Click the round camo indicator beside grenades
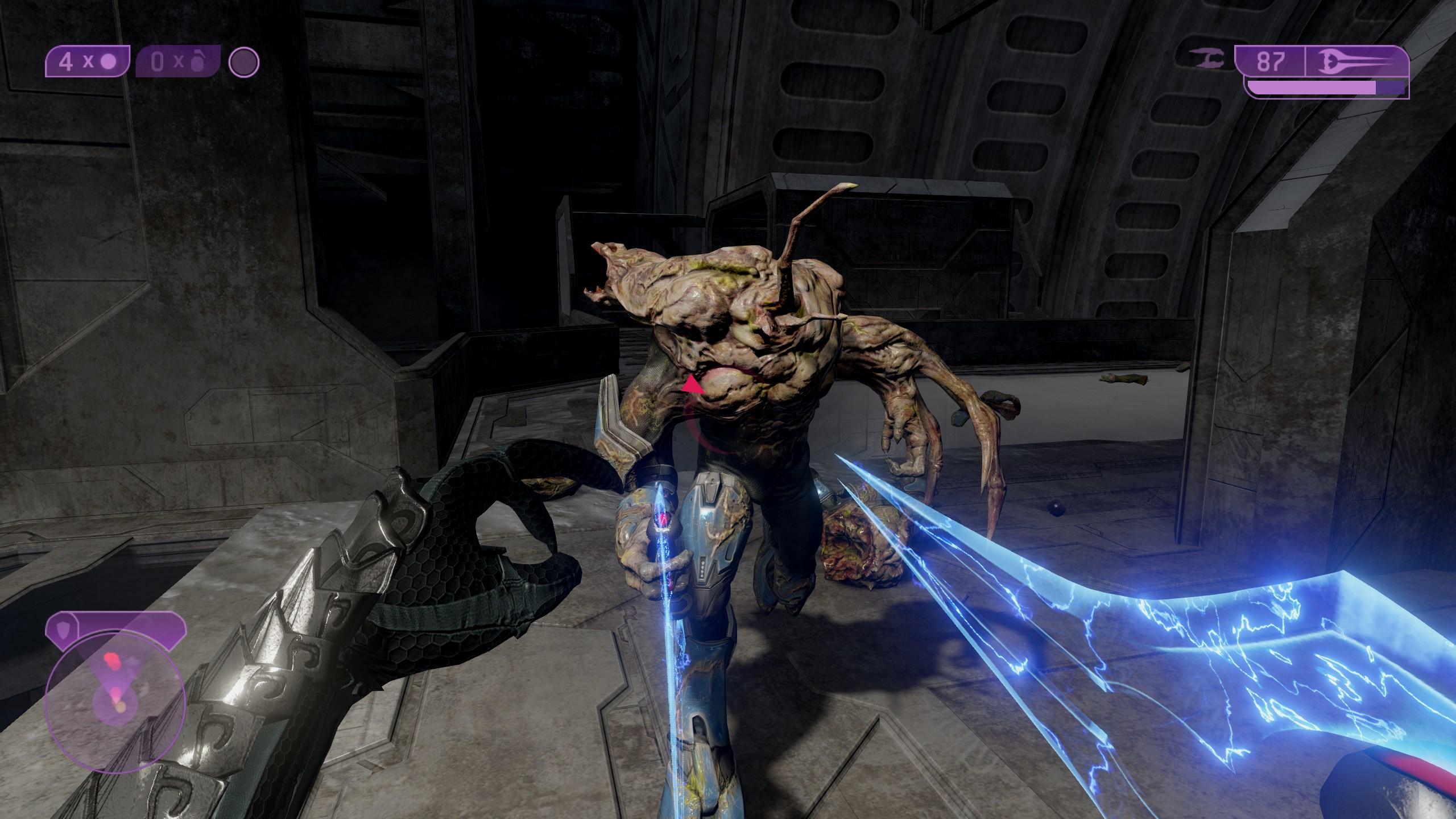Viewport: 1456px width, 819px height. 244,62
